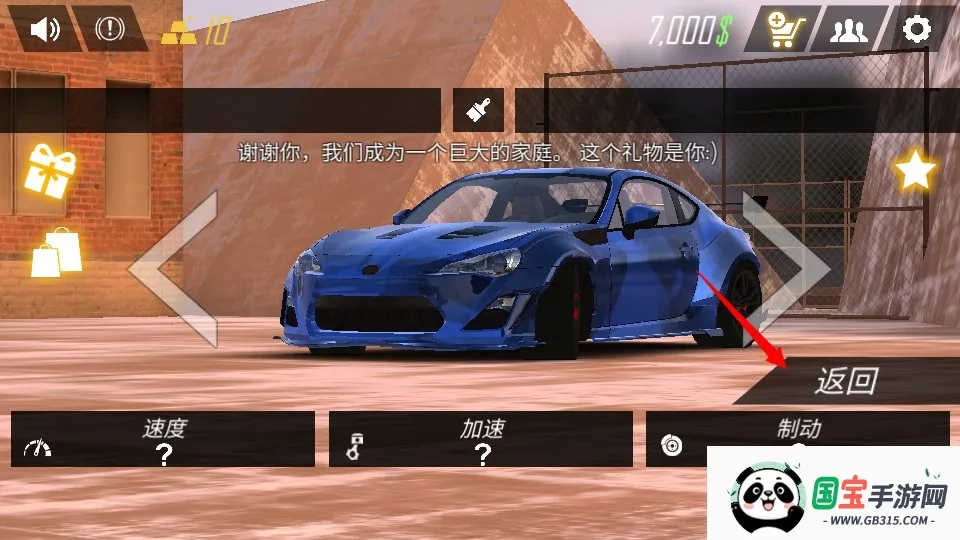Tap the gold bars currency icon
The height and width of the screenshot is (540, 960).
(x=179, y=32)
